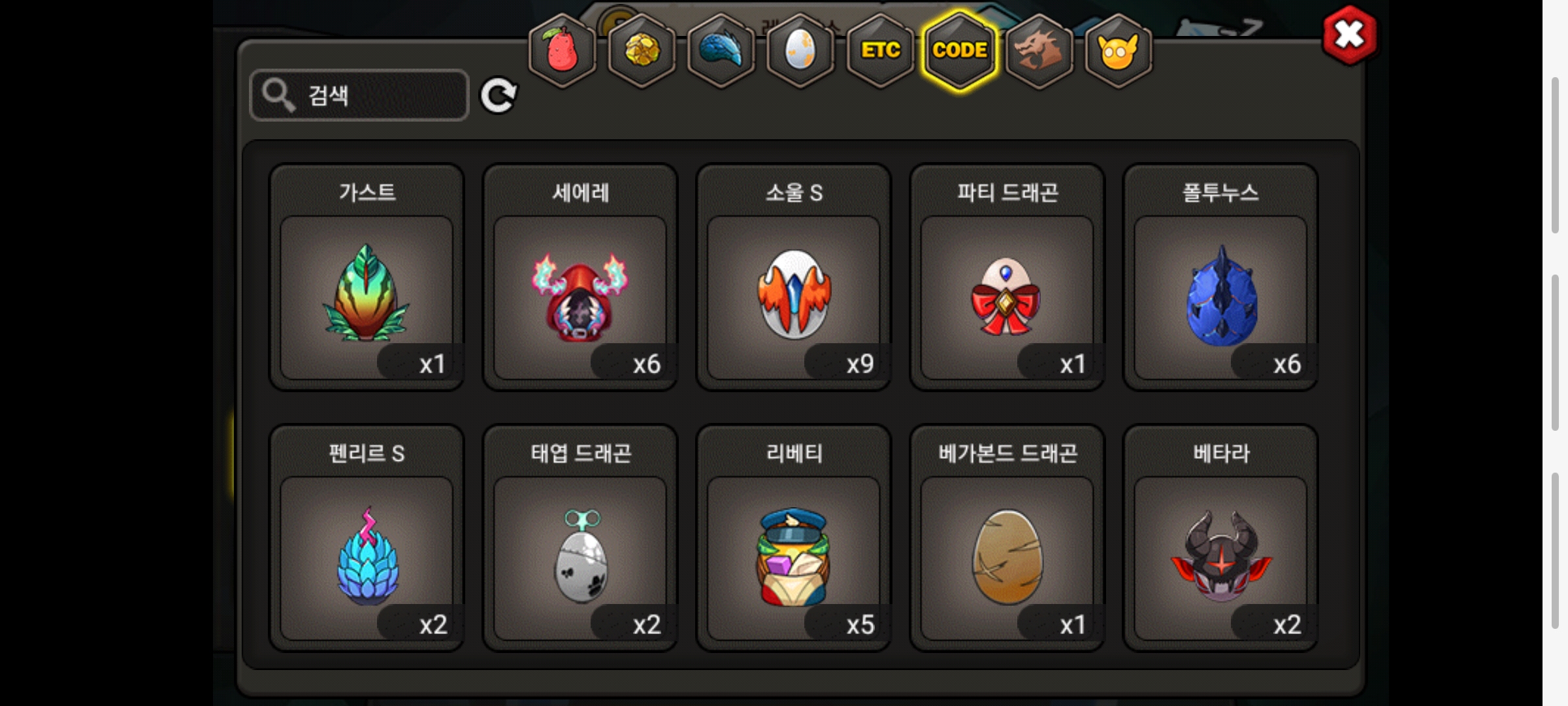Click the 검색 search field
This screenshot has width=1568, height=706.
tap(359, 95)
